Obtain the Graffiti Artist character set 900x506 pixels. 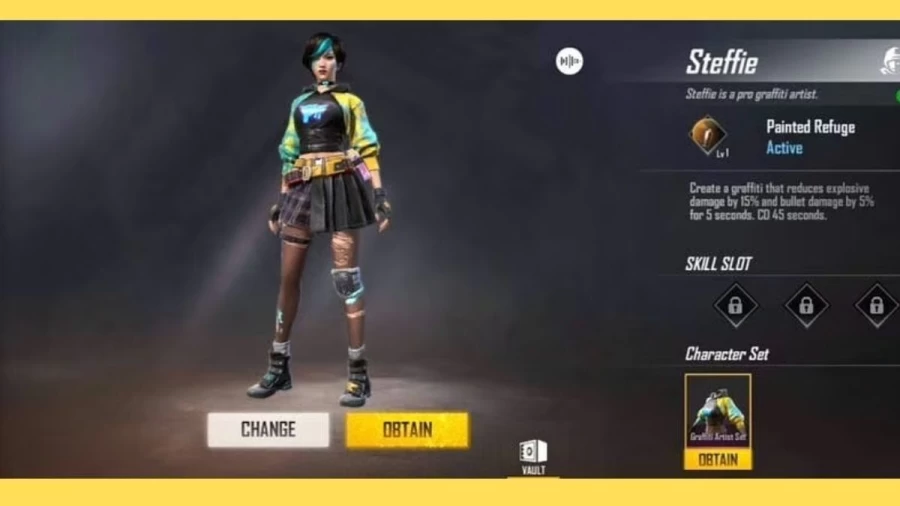point(717,459)
